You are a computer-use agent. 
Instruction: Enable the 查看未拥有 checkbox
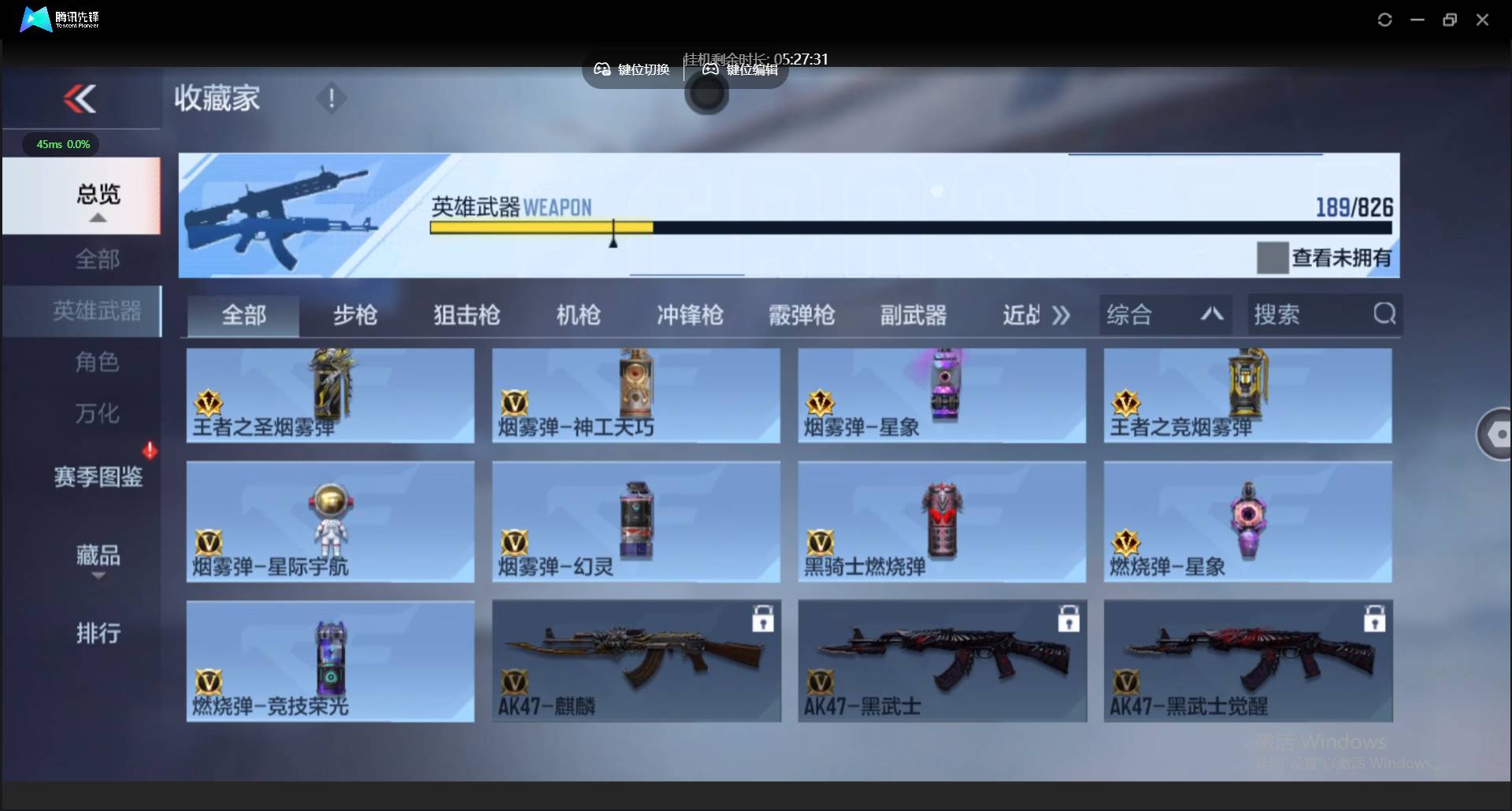click(x=1273, y=257)
